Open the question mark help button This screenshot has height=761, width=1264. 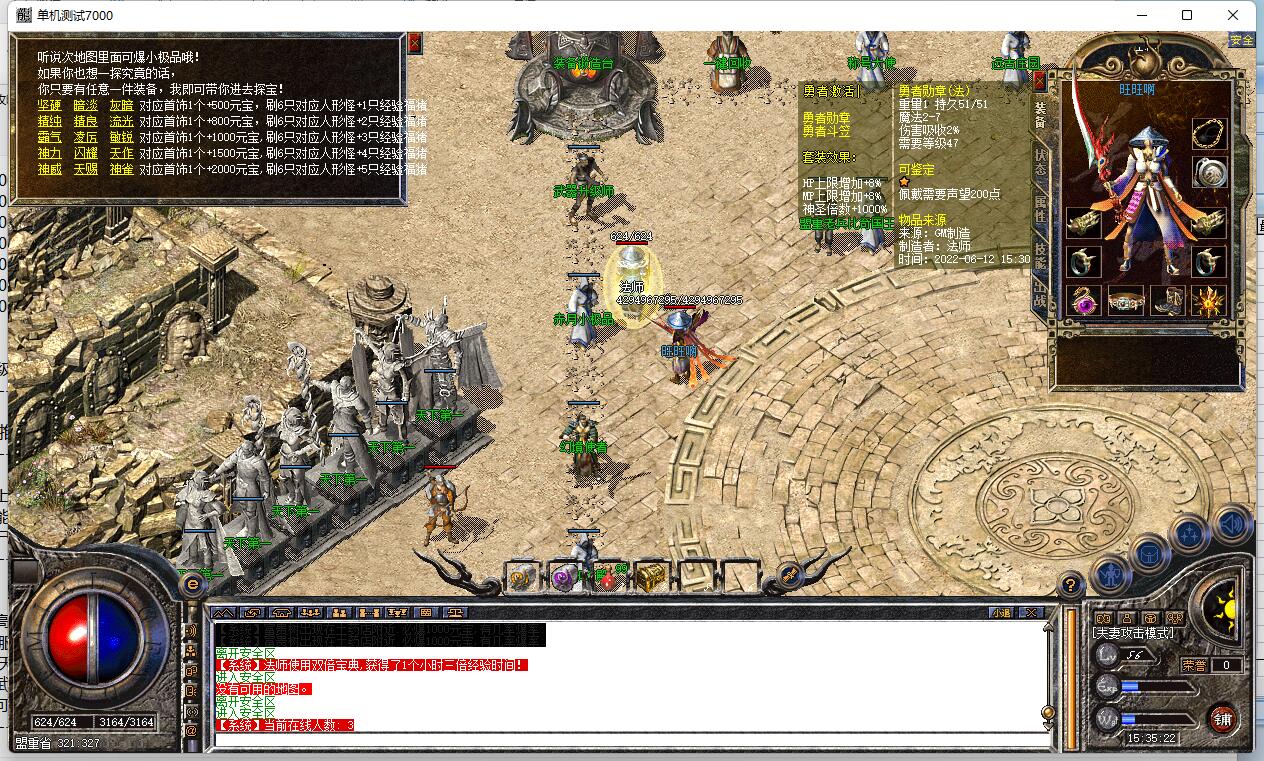(x=1071, y=585)
